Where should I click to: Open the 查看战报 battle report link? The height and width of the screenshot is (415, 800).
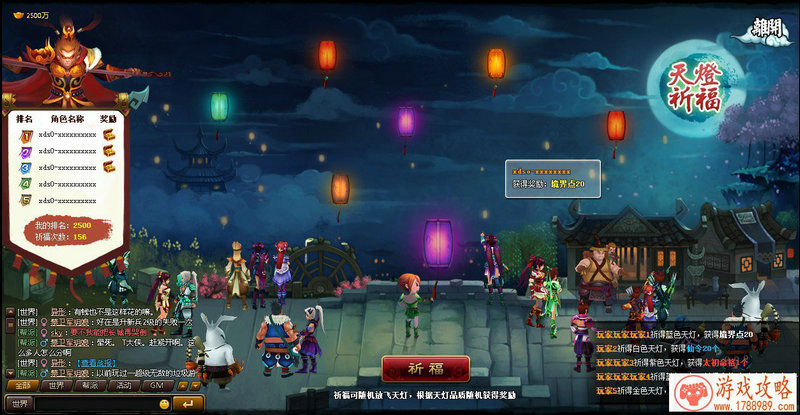coord(96,363)
